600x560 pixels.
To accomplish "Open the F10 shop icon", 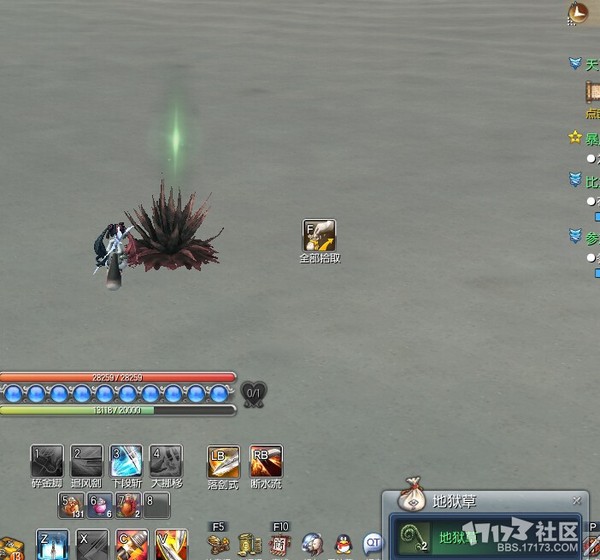I will point(279,544).
